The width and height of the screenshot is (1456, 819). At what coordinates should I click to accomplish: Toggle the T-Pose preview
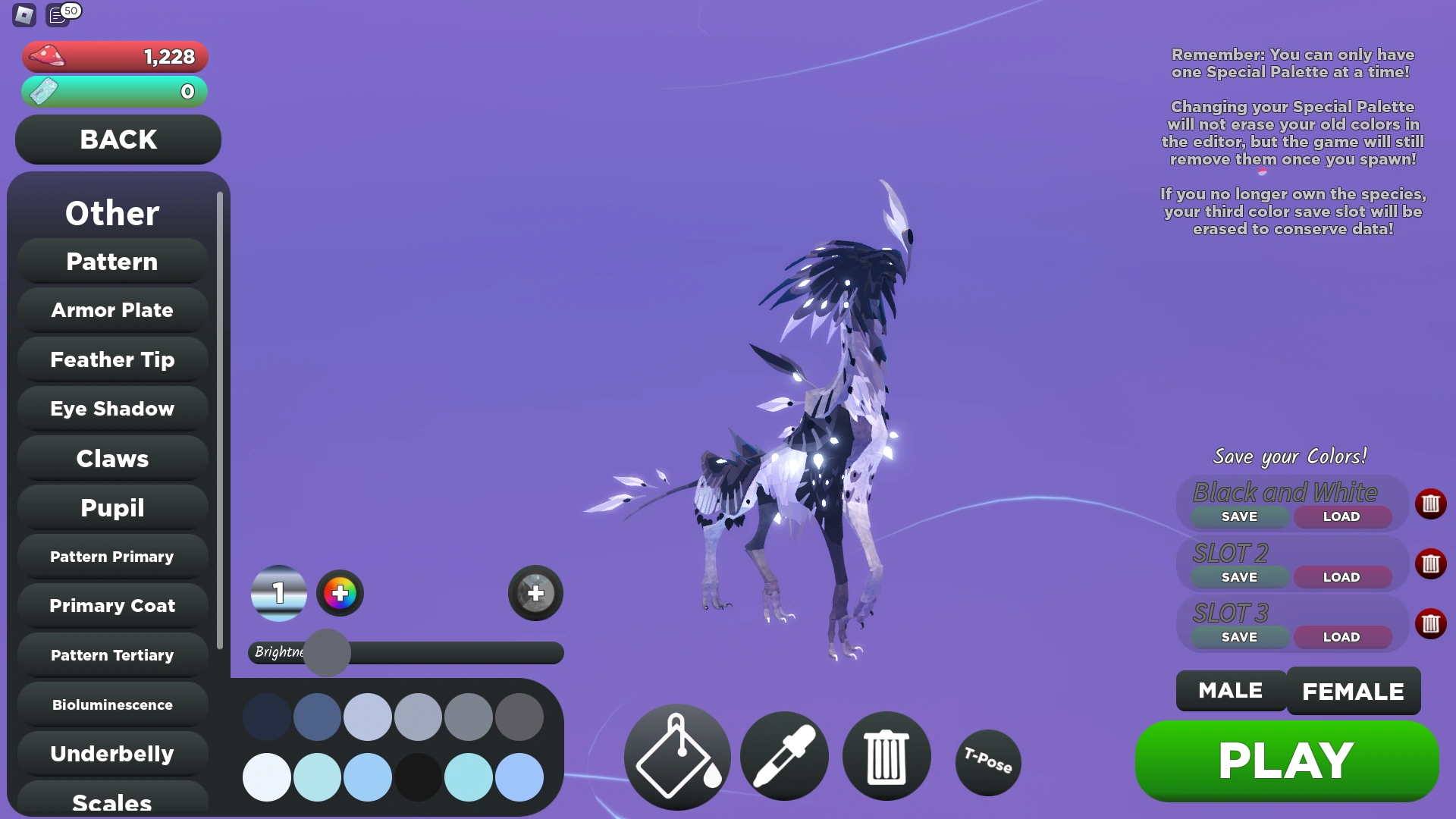tap(987, 763)
